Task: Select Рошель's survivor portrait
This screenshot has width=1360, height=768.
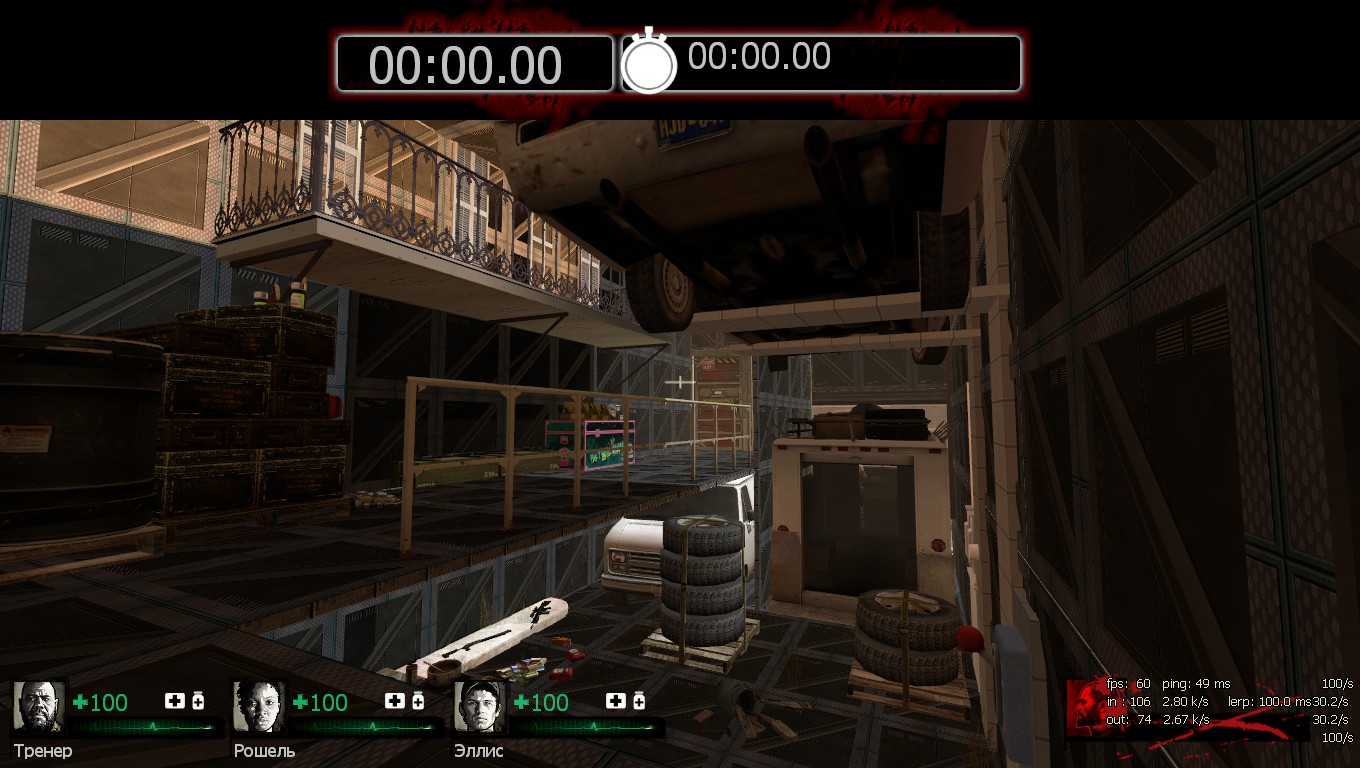Action: pyautogui.click(x=260, y=706)
